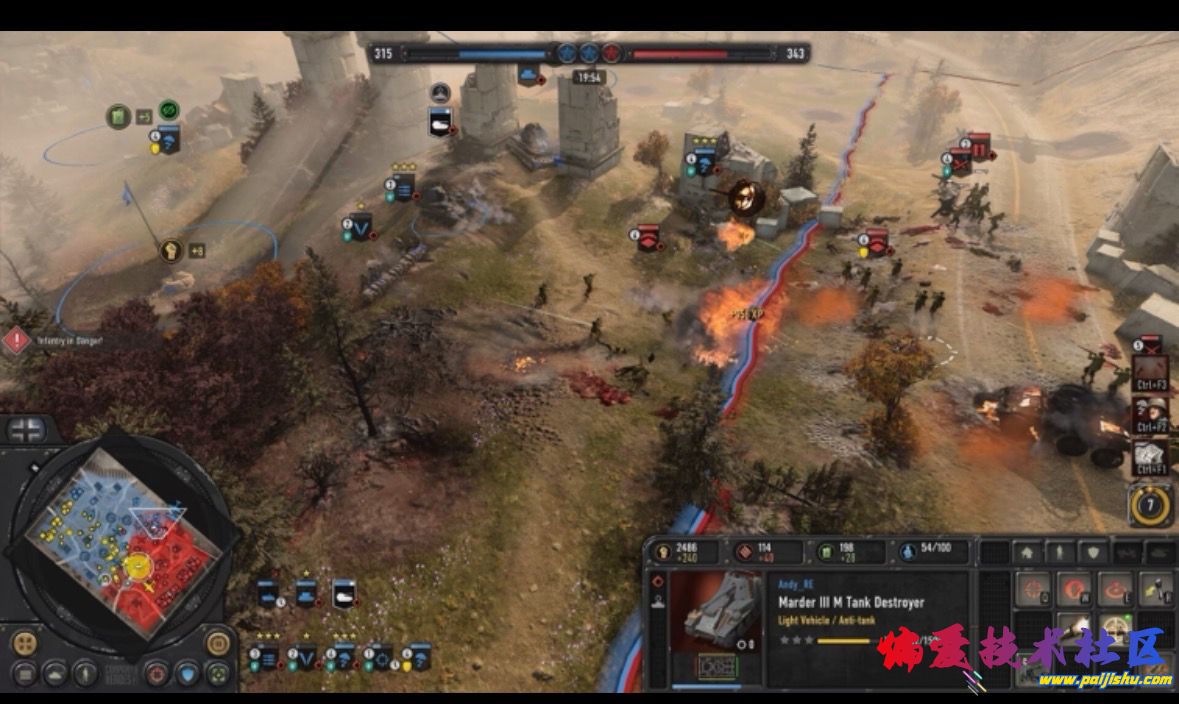Click the faction cross emblem above minimap
Screen dimensions: 1179x704
(x=26, y=431)
